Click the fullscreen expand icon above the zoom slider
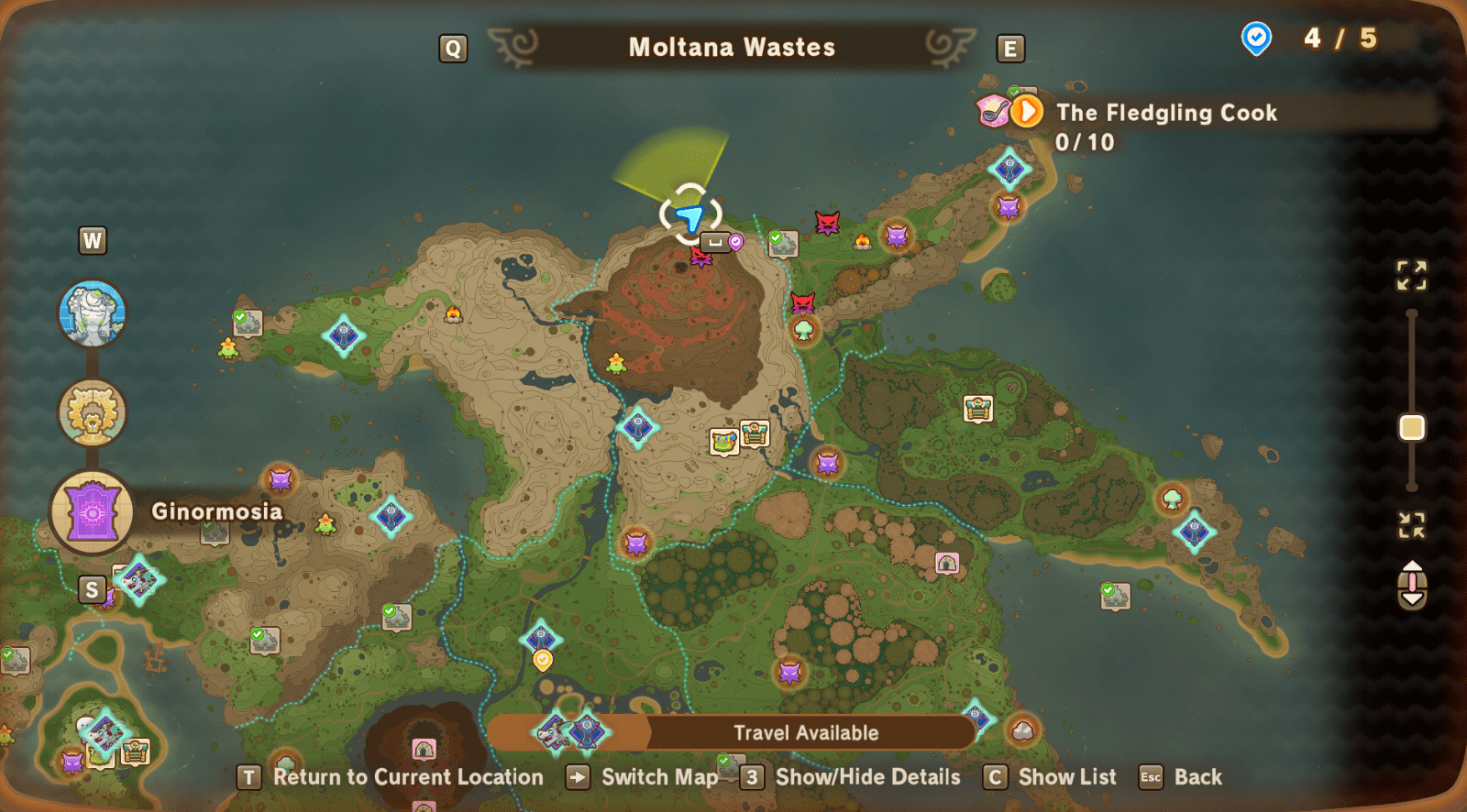Screen dimensions: 1467x812 [x=1411, y=273]
